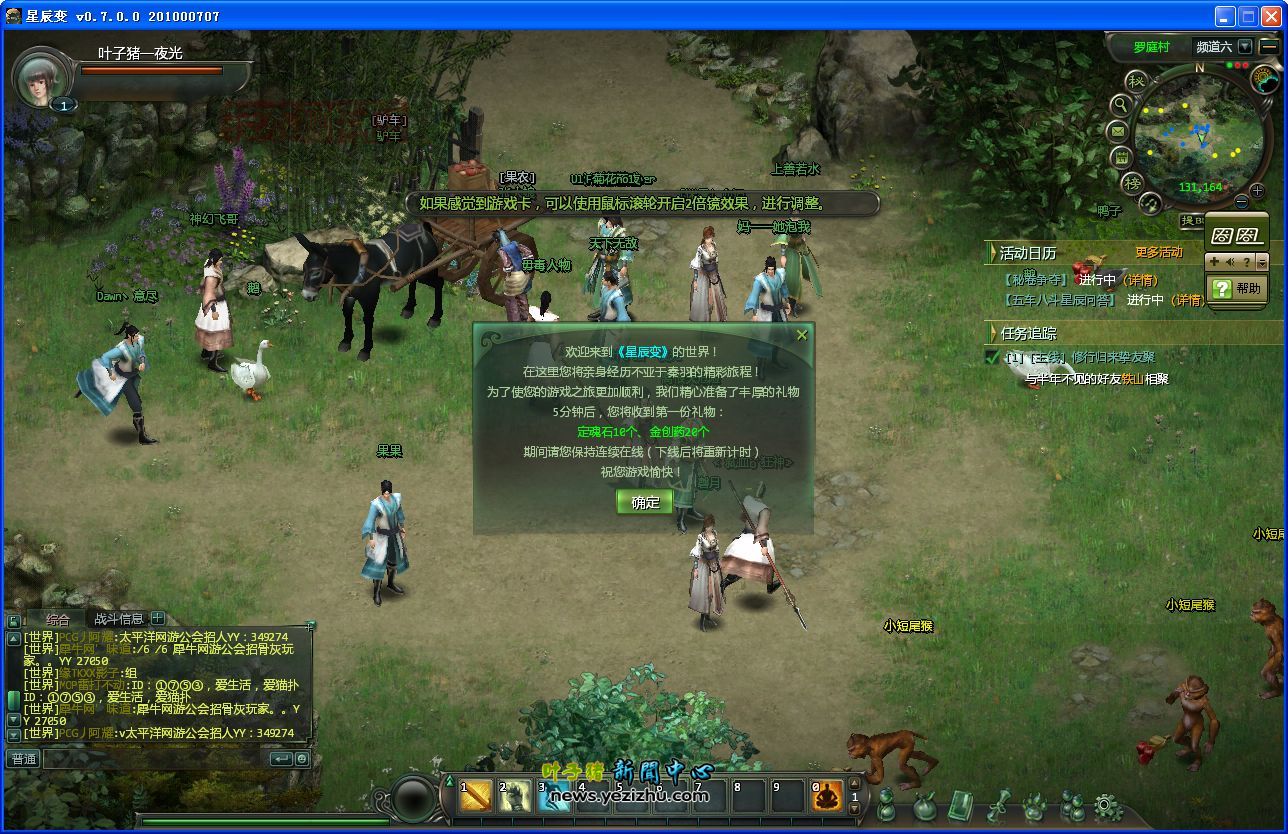Select the 综合 chat tab

pyautogui.click(x=58, y=619)
